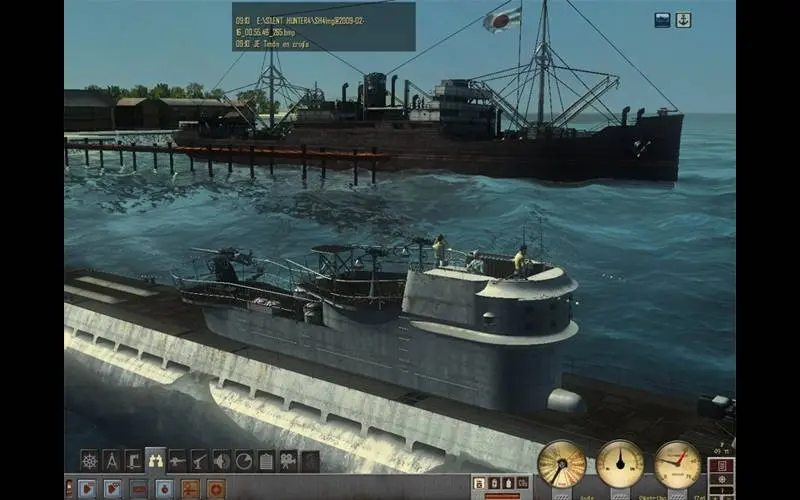Show the CO2 level indicator

pos(522,483)
